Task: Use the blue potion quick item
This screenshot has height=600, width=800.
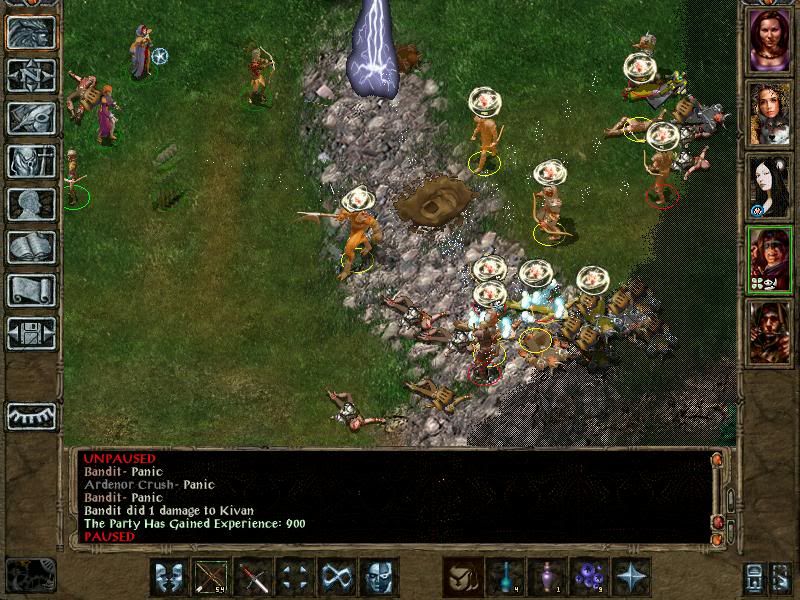Action: tap(506, 577)
